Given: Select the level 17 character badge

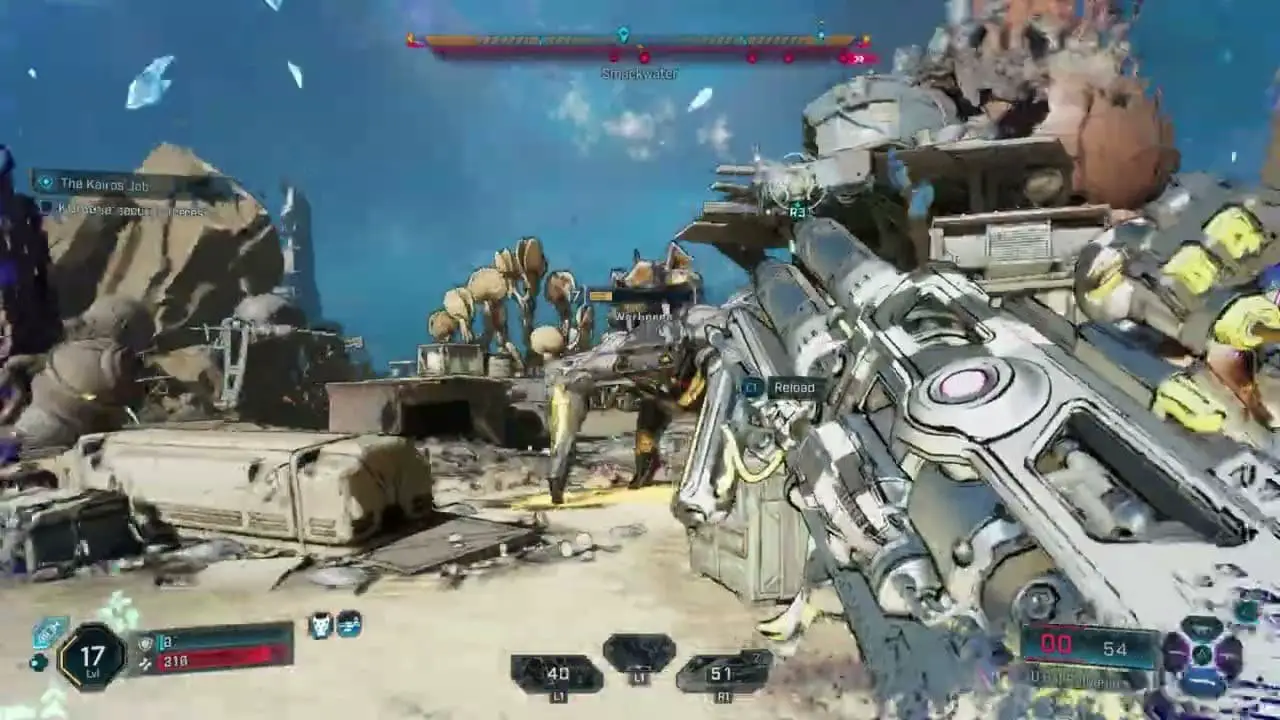Looking at the screenshot, I should click(92, 656).
